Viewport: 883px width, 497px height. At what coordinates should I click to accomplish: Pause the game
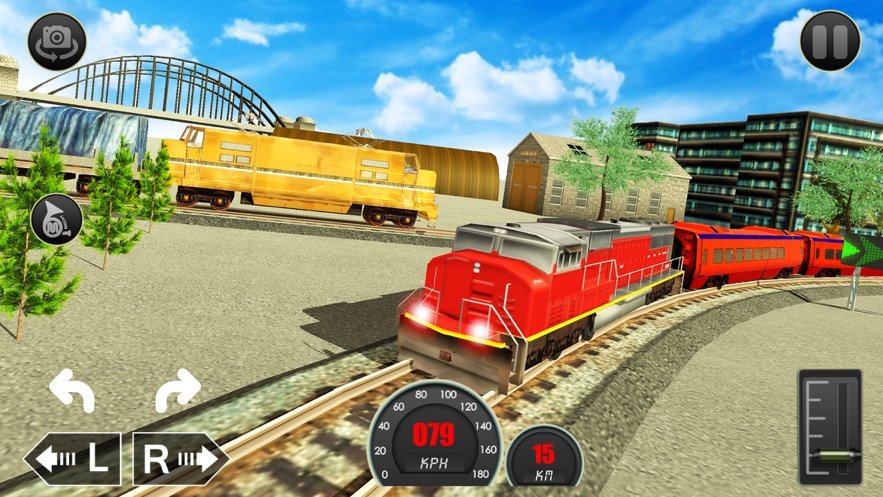tap(830, 41)
